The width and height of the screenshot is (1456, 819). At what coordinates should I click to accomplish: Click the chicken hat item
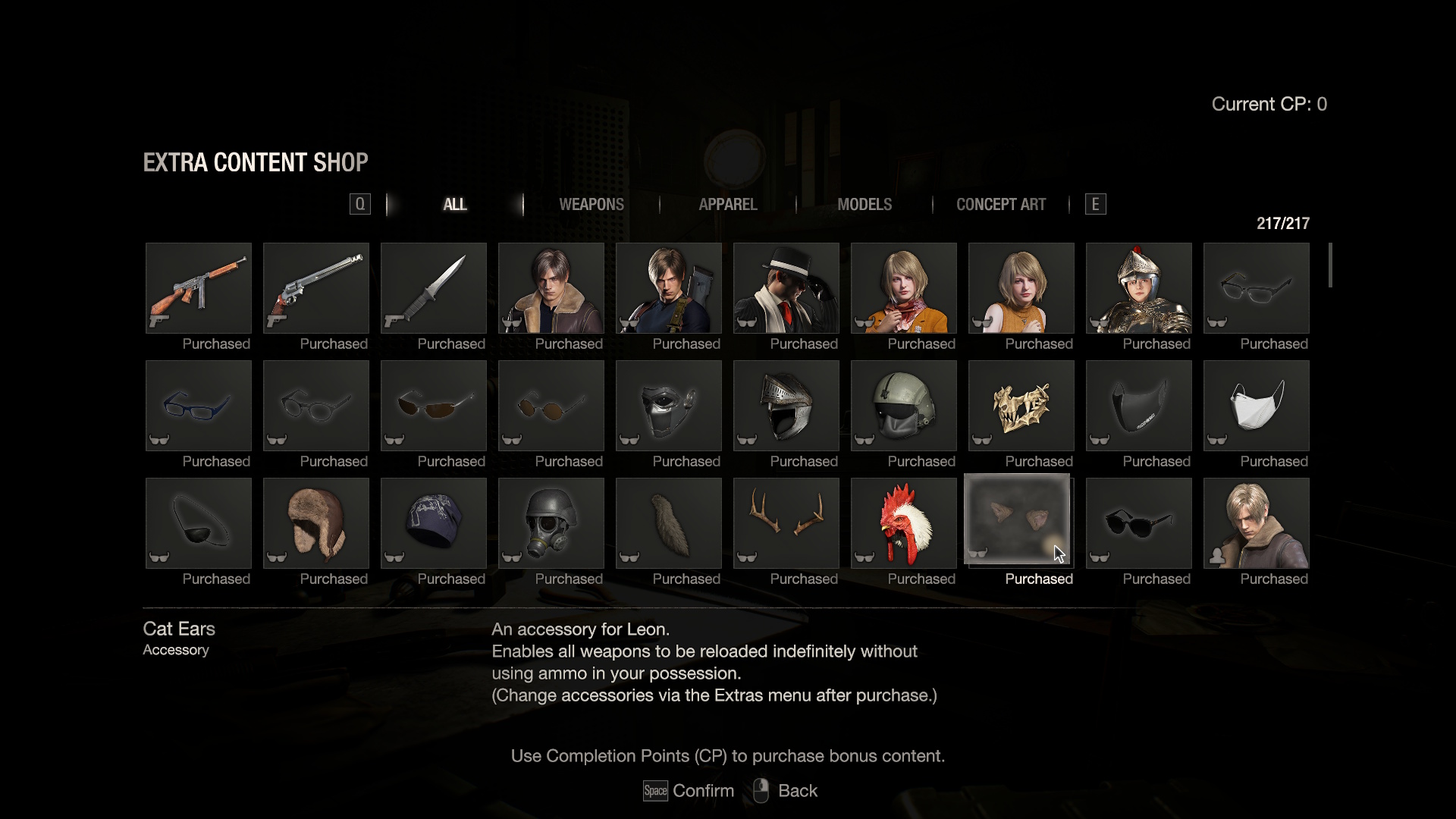[903, 522]
